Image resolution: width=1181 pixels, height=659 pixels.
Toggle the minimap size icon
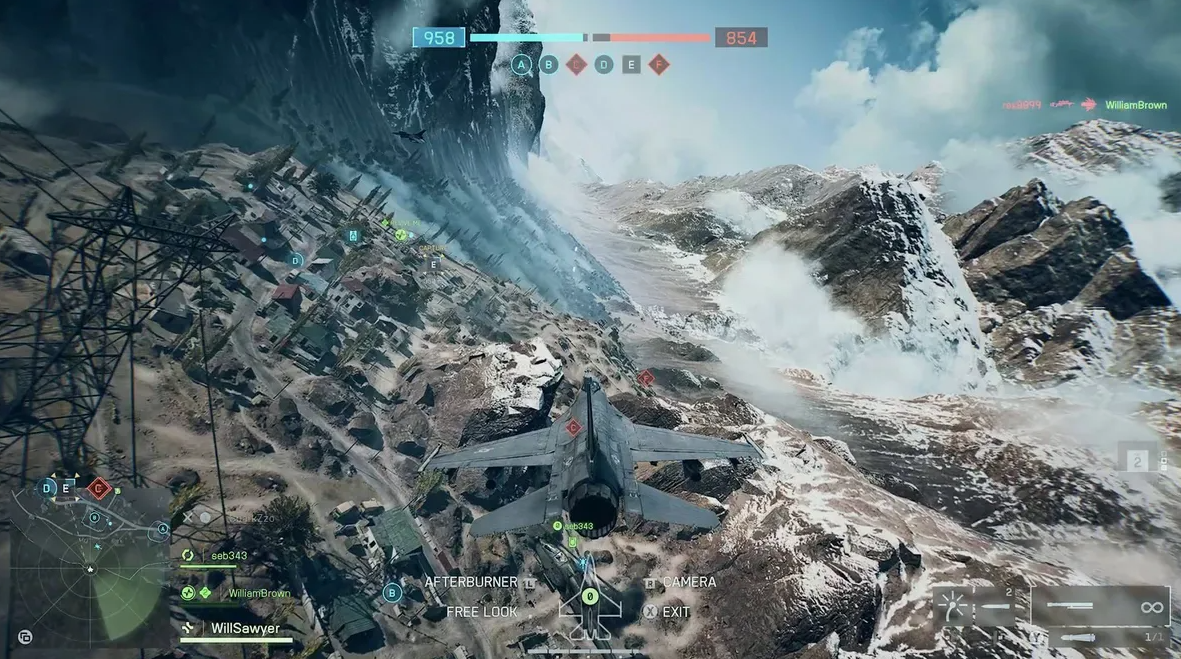(25, 636)
